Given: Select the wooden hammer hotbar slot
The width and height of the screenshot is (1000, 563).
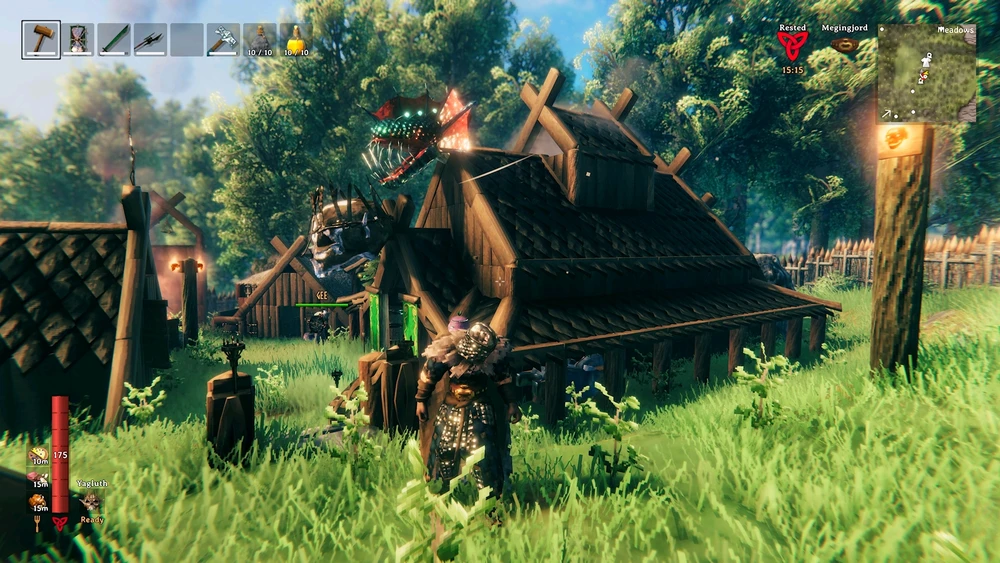Looking at the screenshot, I should (x=41, y=40).
